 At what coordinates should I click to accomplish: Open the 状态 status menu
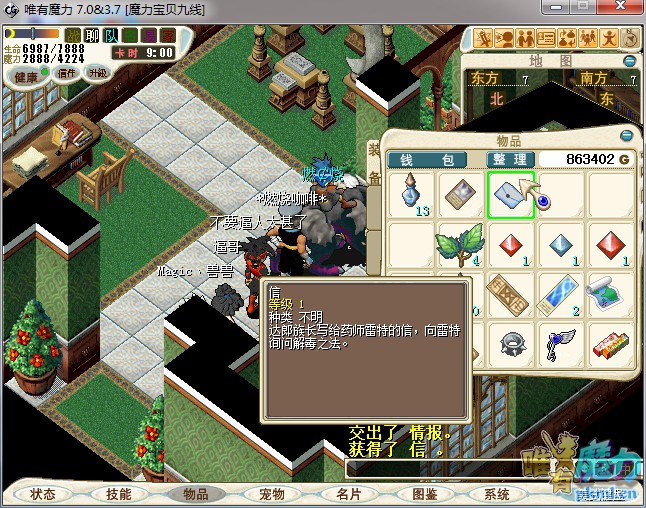(x=43, y=494)
